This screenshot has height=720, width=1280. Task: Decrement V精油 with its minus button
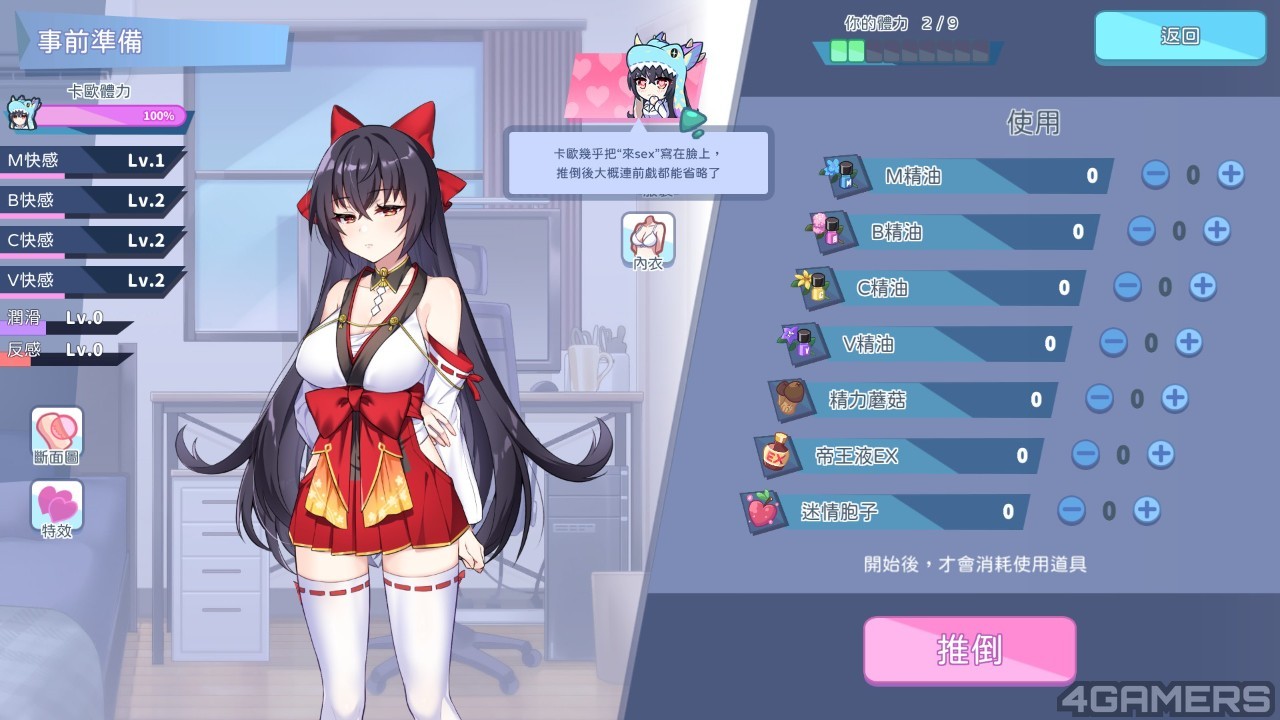[1113, 343]
